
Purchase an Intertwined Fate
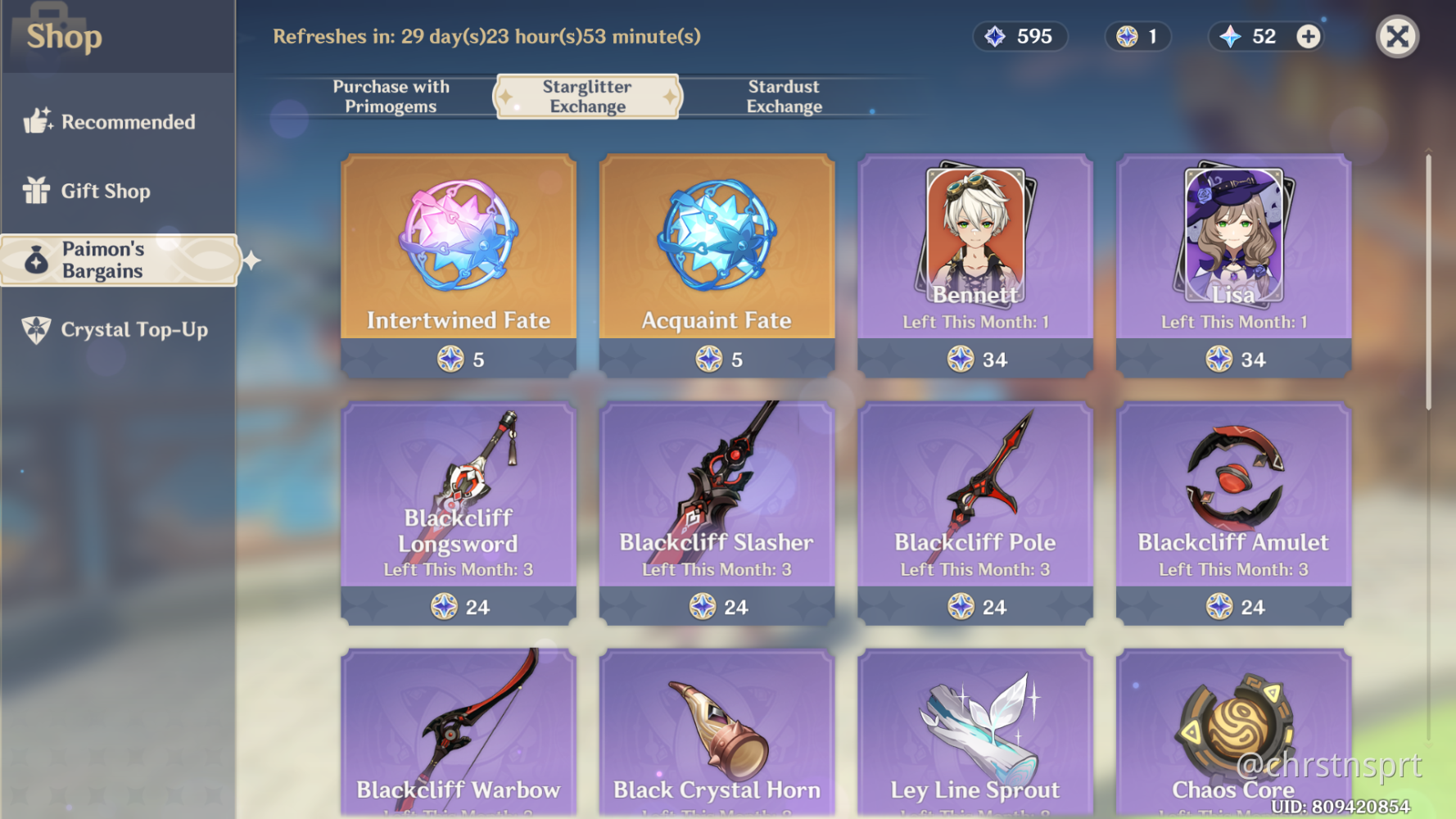[458, 262]
